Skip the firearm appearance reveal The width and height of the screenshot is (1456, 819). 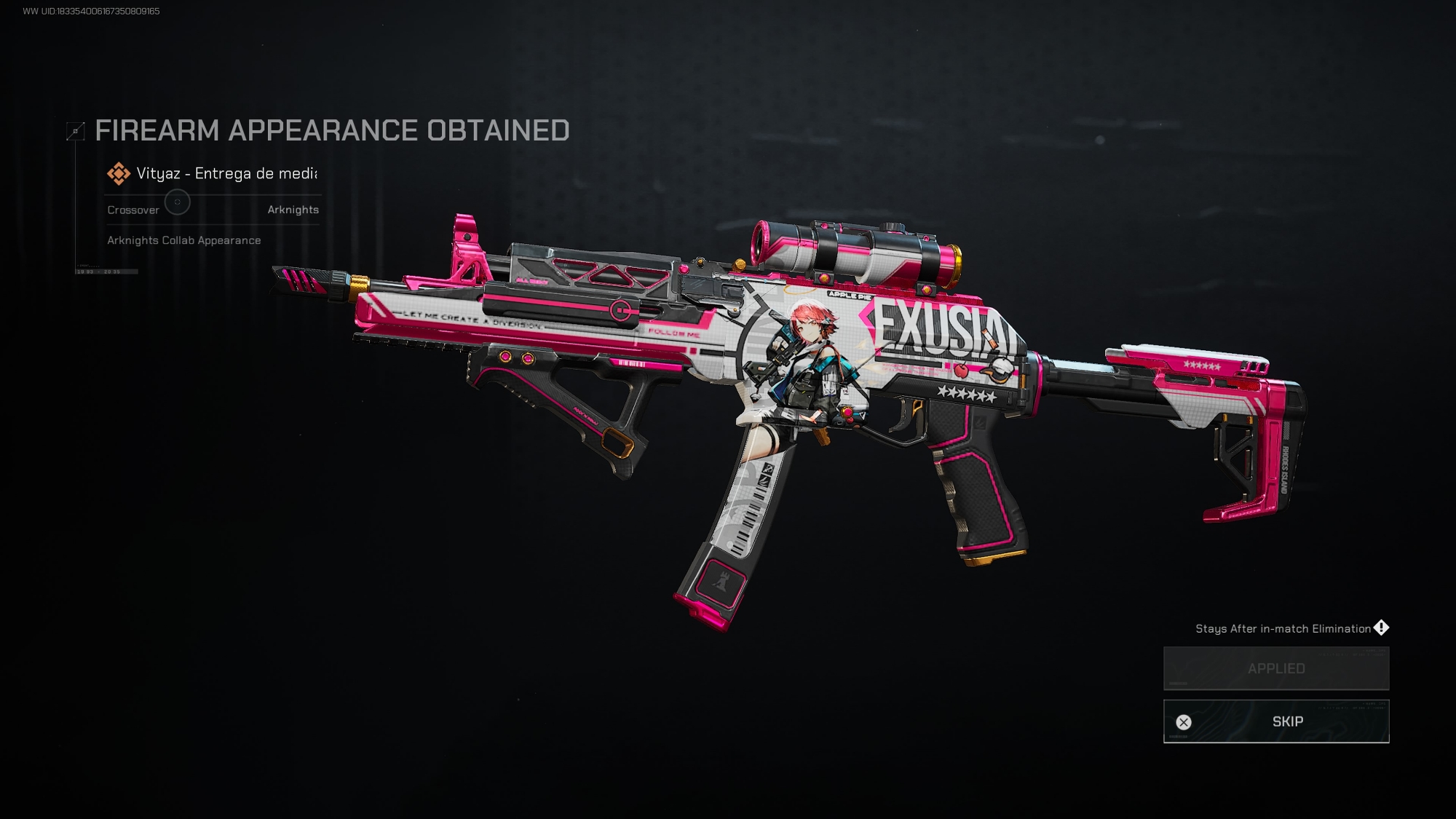click(1275, 721)
